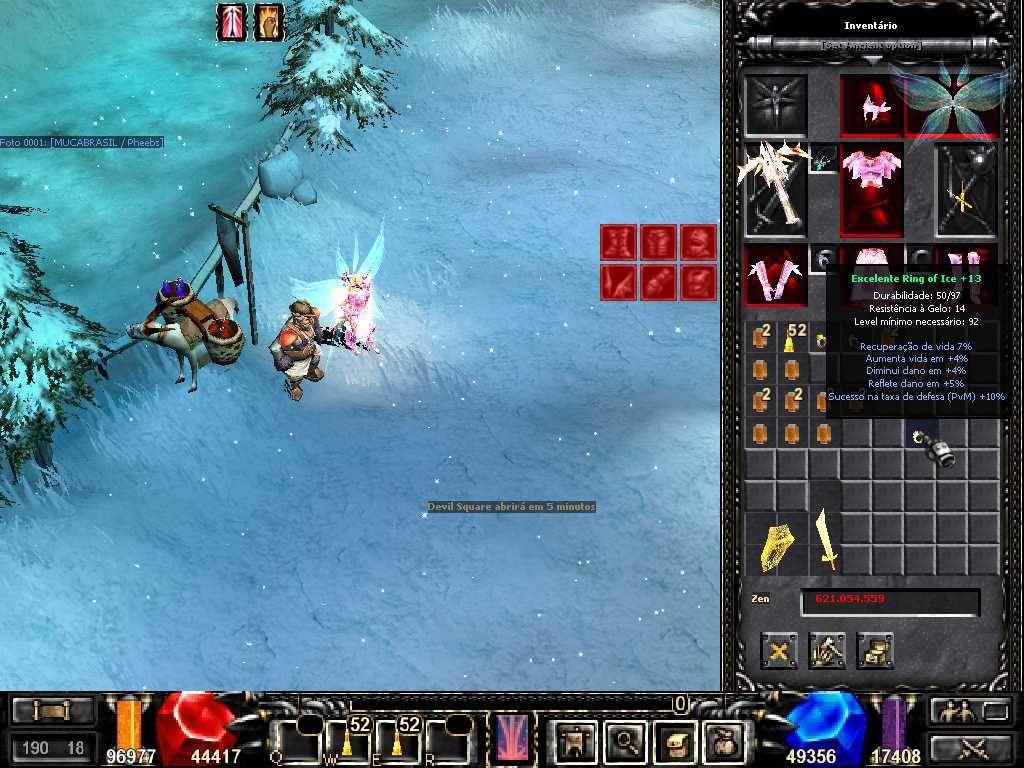
Task: Use the W hotkey potion slot
Action: 351,741
